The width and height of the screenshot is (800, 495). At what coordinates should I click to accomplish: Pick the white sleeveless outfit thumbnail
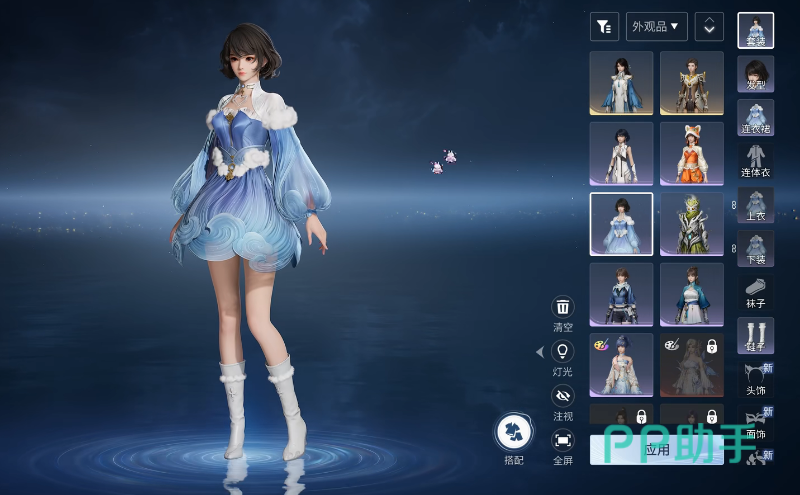click(621, 153)
